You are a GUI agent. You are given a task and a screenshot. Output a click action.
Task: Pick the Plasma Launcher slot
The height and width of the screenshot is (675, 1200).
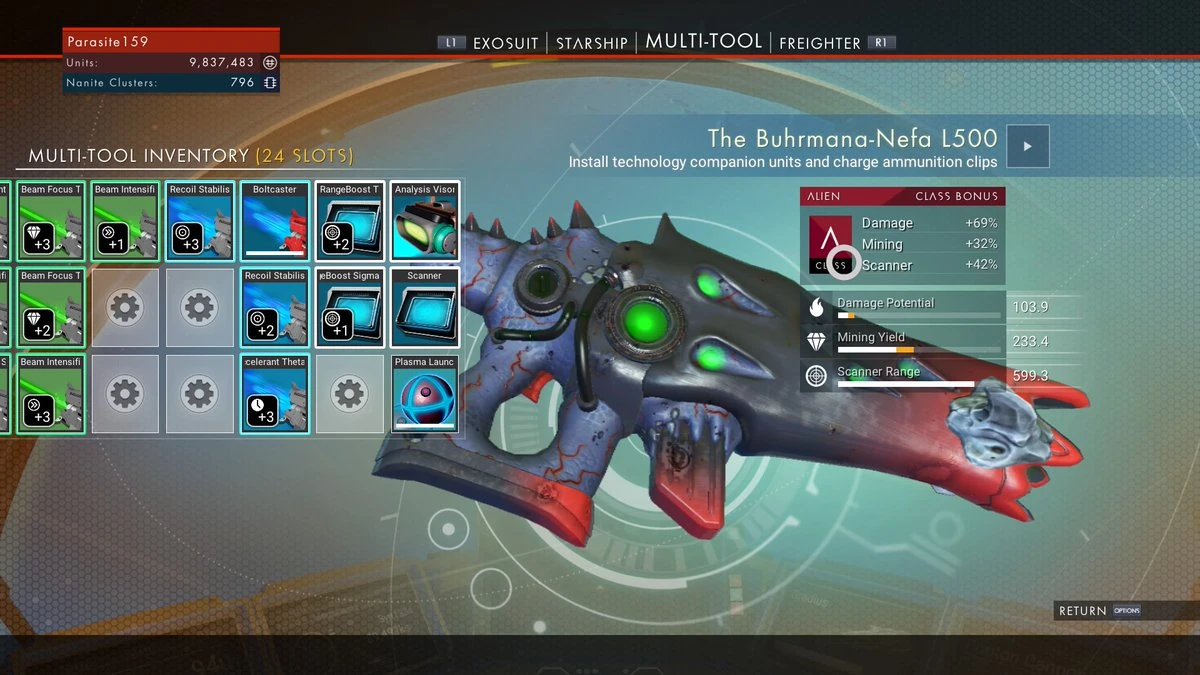click(425, 393)
